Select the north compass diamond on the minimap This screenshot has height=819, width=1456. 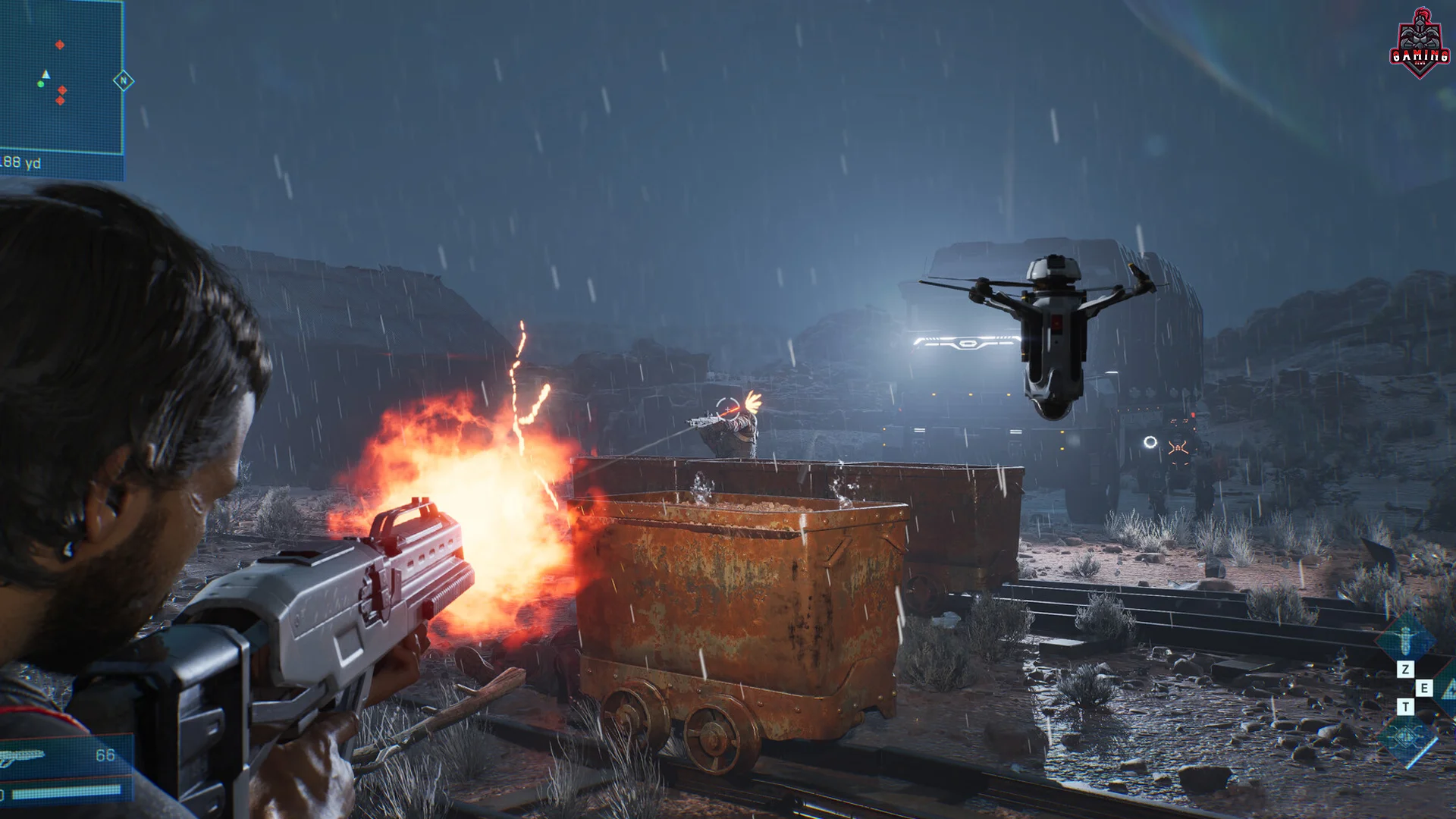point(124,81)
